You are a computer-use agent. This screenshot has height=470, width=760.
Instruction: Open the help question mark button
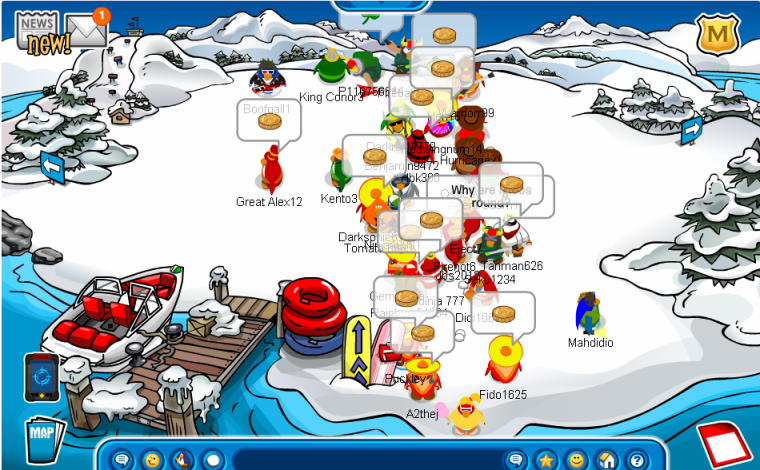click(x=636, y=460)
